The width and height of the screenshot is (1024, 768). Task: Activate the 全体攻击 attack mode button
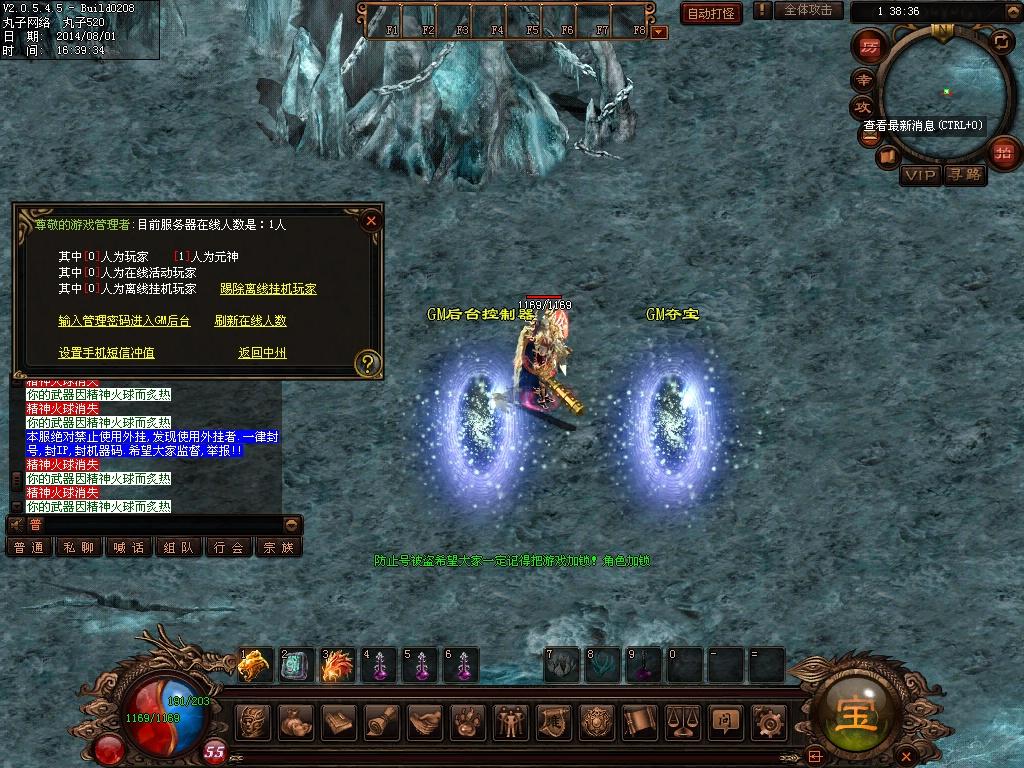click(x=808, y=10)
